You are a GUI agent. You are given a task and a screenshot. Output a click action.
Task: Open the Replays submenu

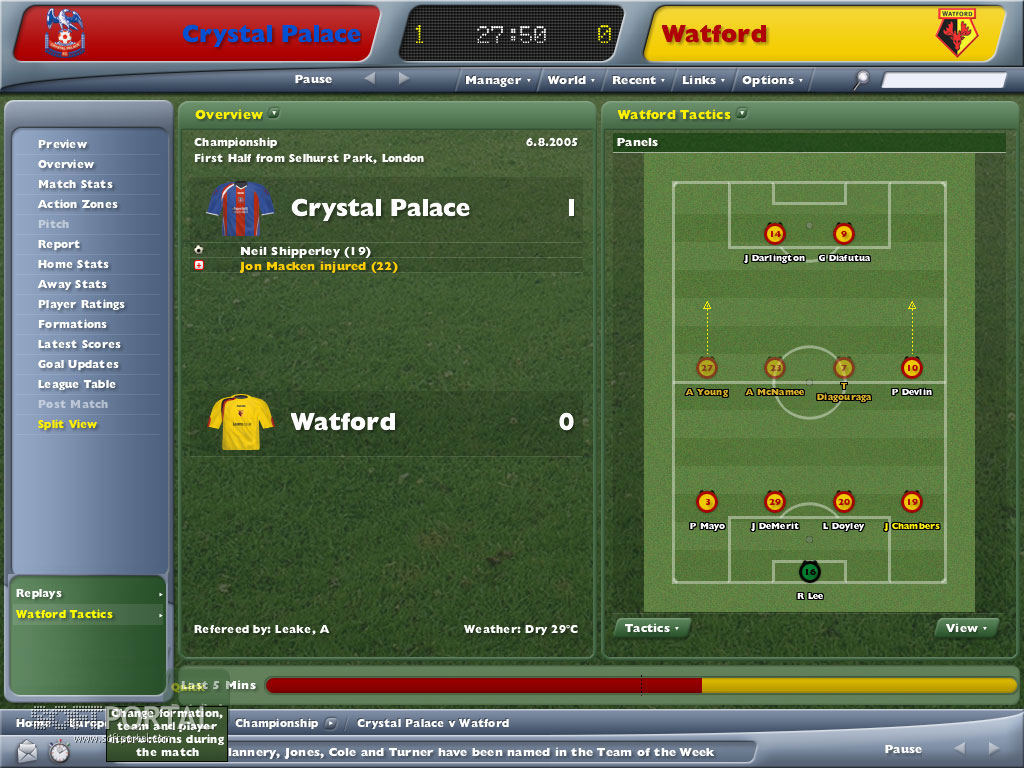88,593
